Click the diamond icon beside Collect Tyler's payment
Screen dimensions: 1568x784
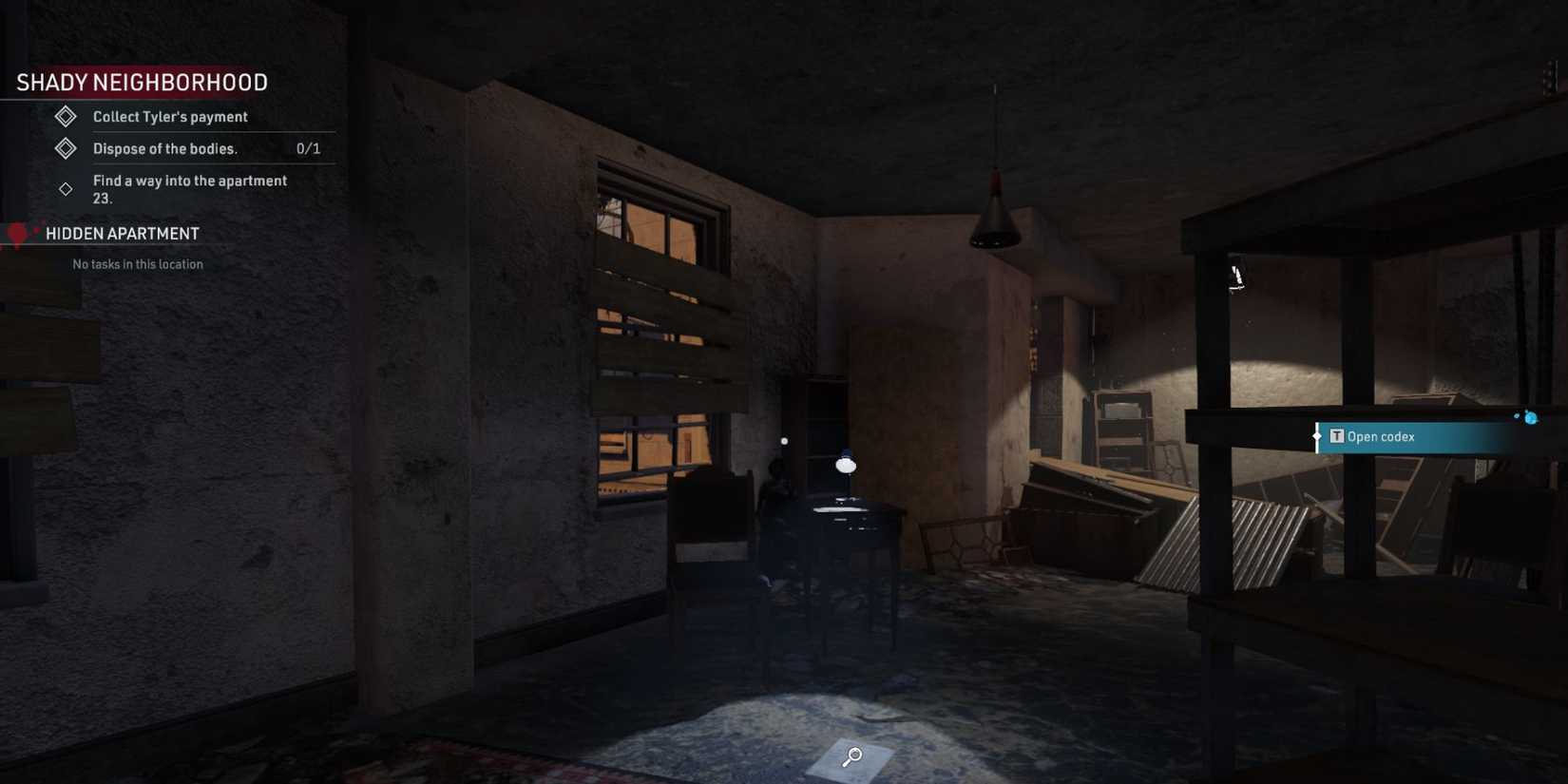(x=65, y=116)
